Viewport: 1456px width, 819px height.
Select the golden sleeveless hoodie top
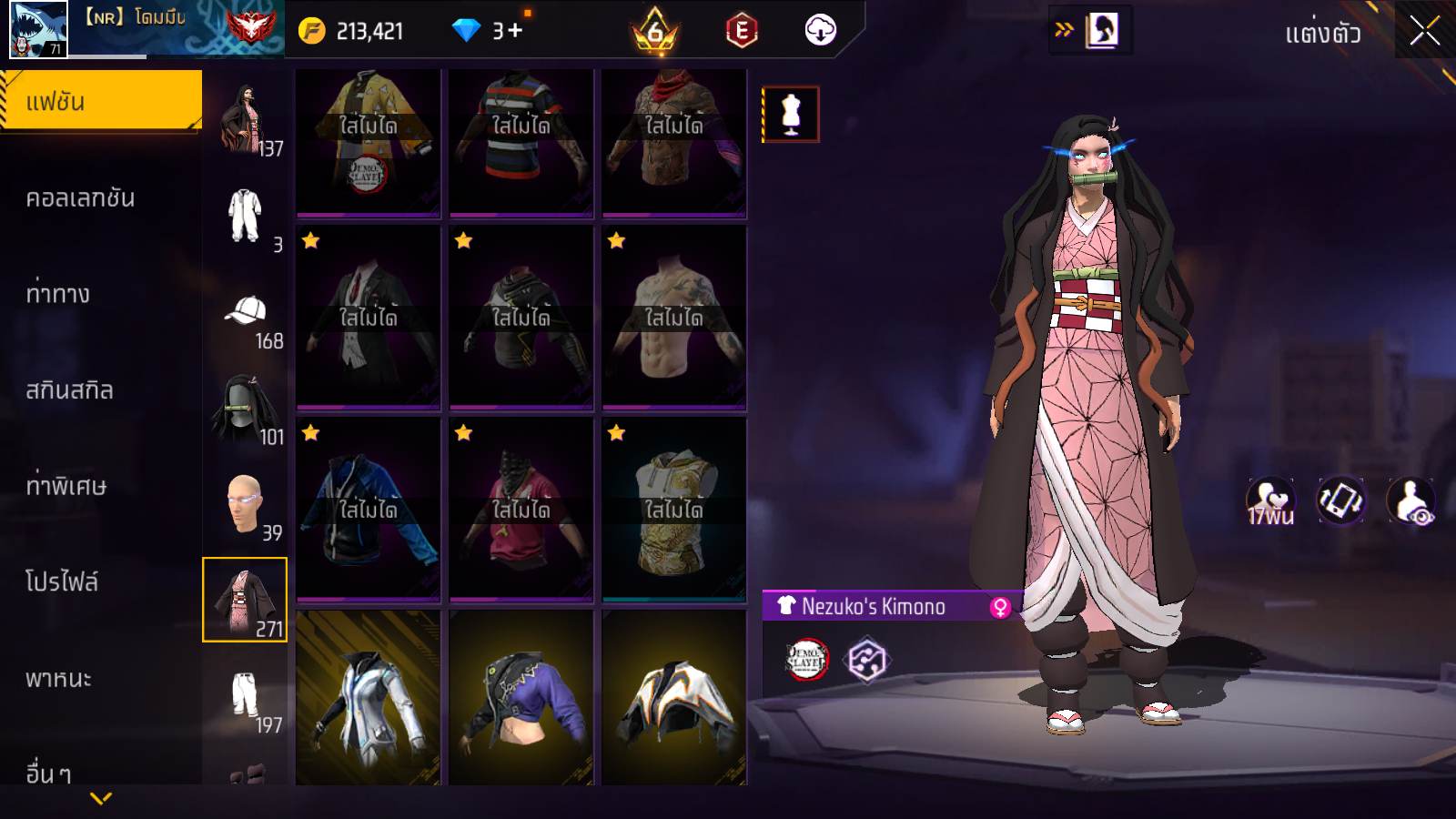(674, 510)
